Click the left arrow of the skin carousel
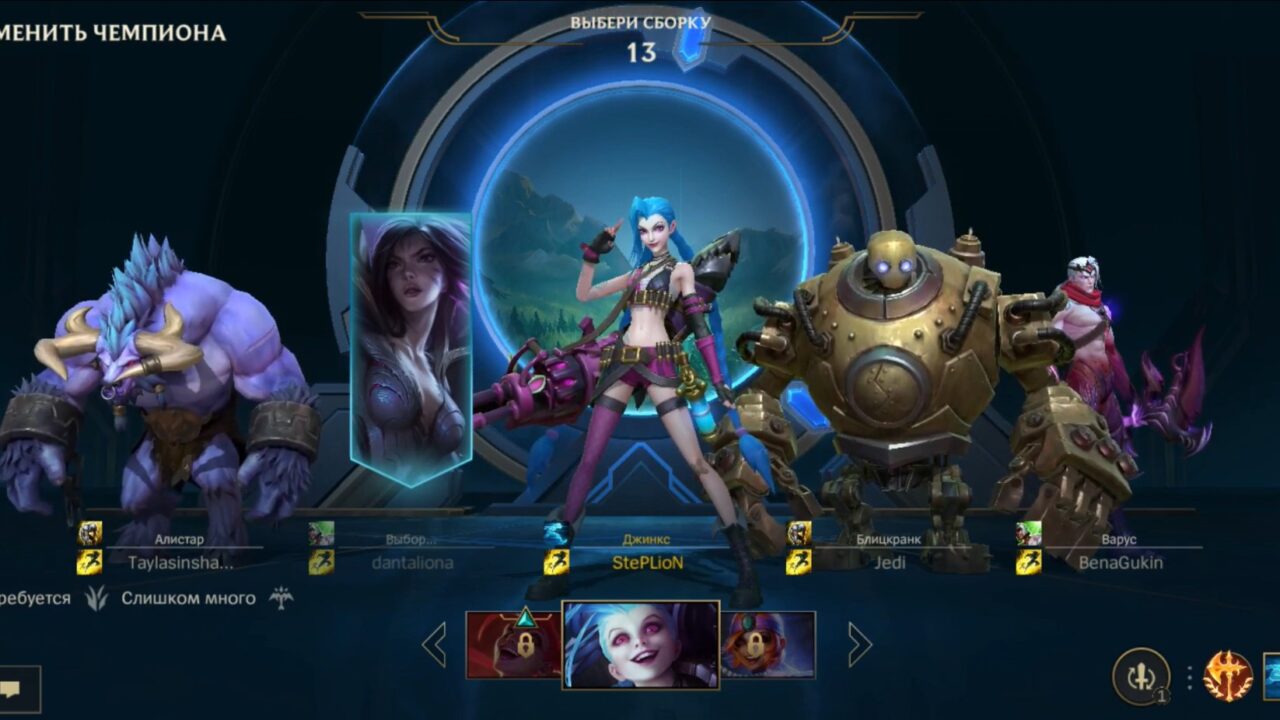The height and width of the screenshot is (720, 1280). coord(434,643)
